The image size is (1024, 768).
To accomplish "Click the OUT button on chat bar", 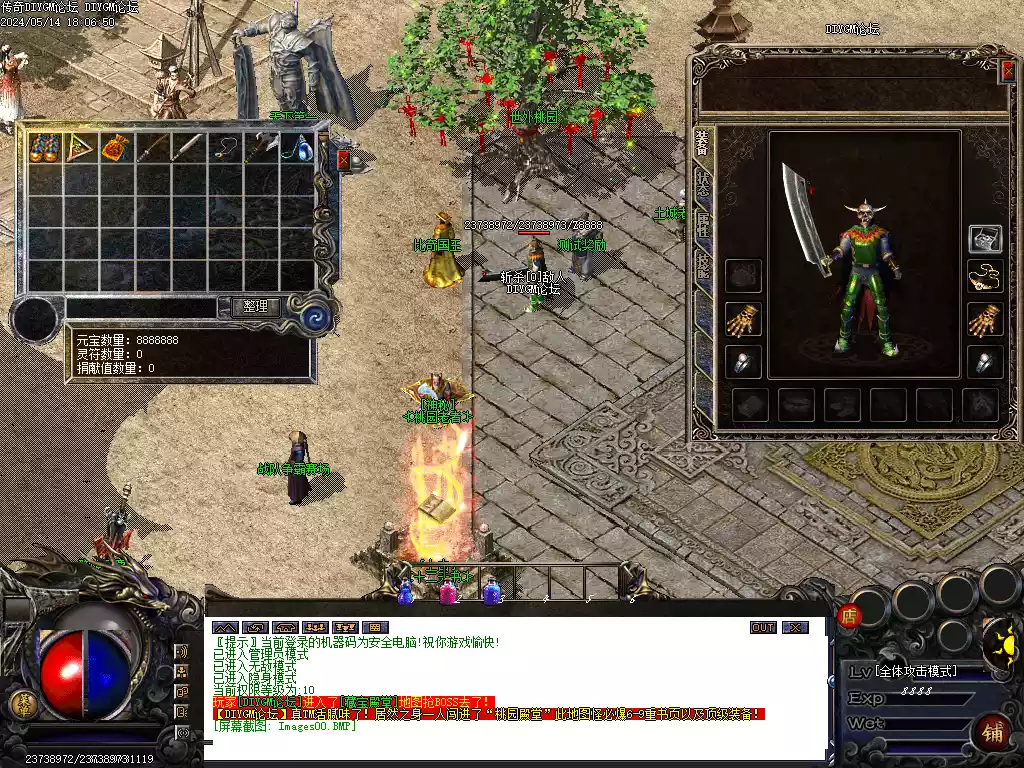I will click(x=763, y=628).
